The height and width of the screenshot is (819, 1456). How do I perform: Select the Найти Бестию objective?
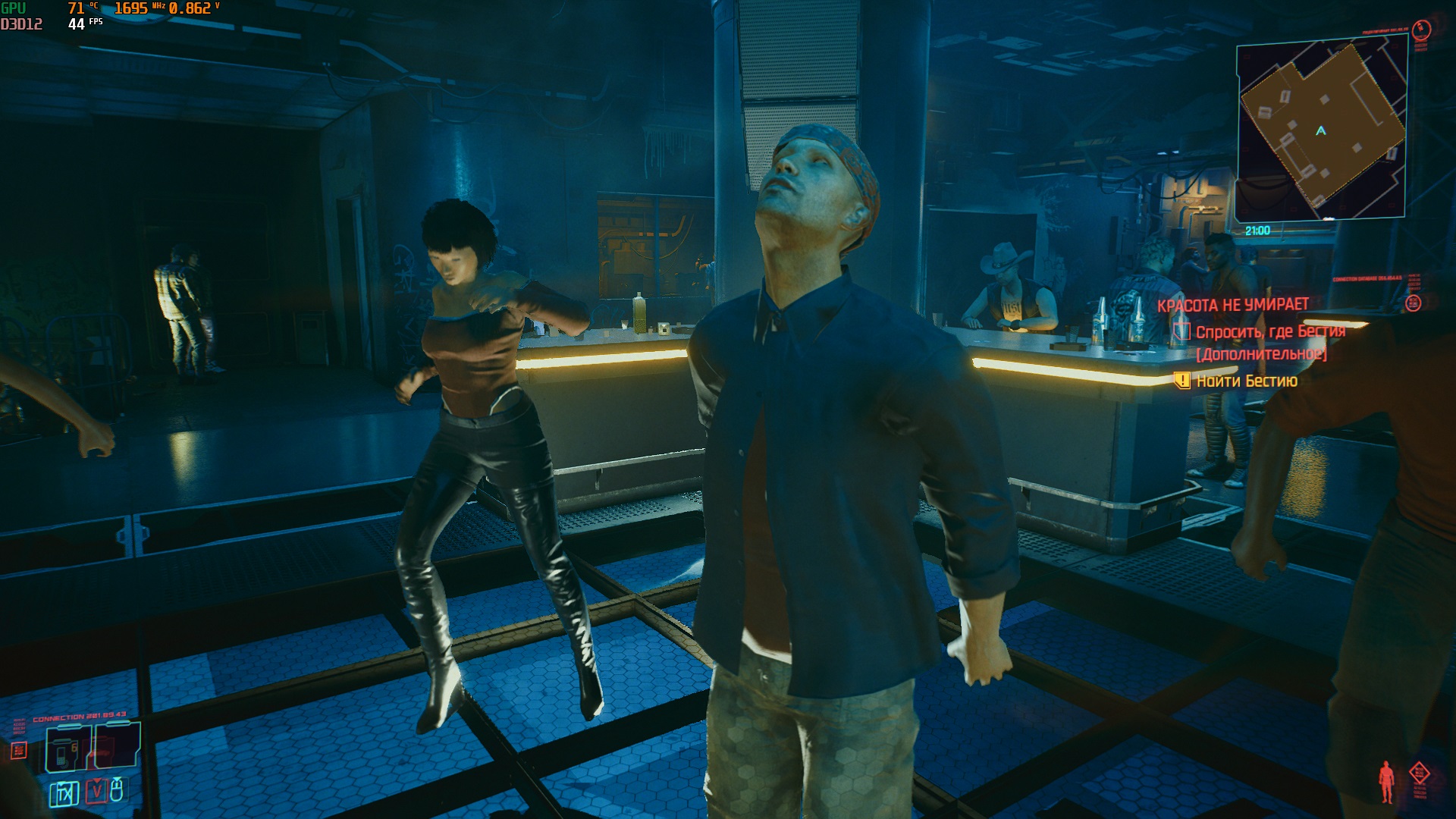(1247, 381)
